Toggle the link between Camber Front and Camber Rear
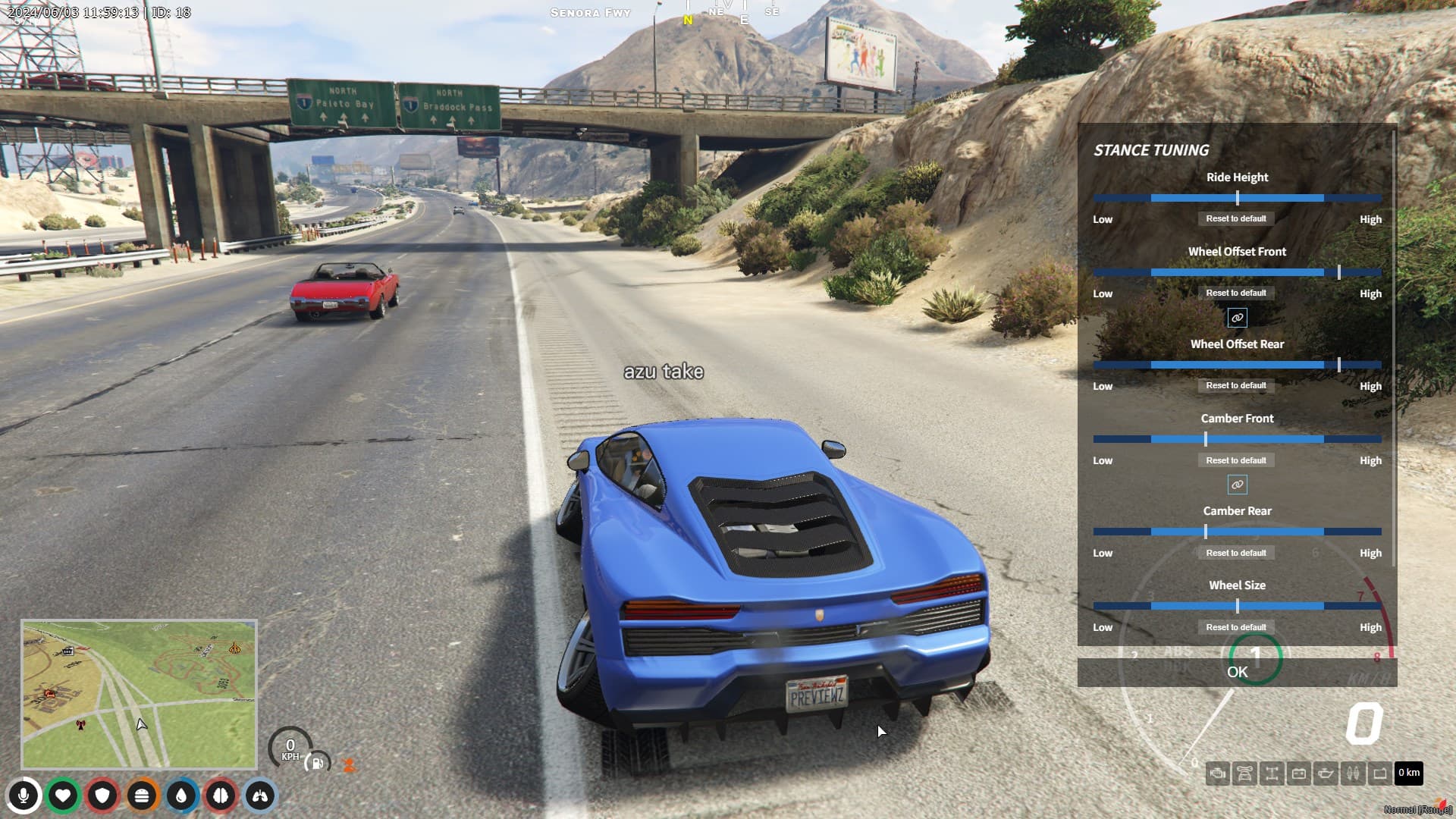The image size is (1456, 819). pyautogui.click(x=1236, y=485)
